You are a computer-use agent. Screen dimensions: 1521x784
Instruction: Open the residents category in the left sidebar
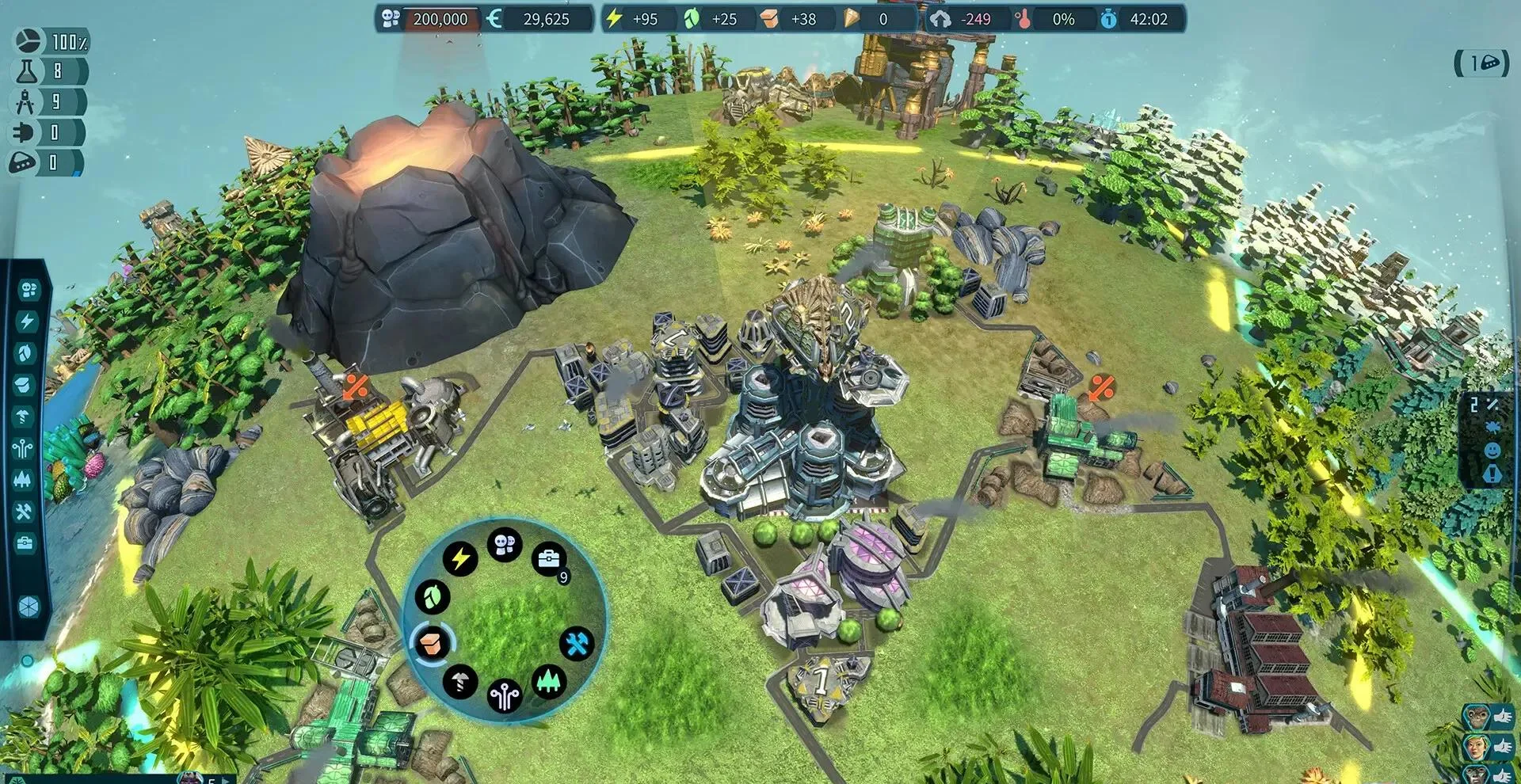click(28, 290)
